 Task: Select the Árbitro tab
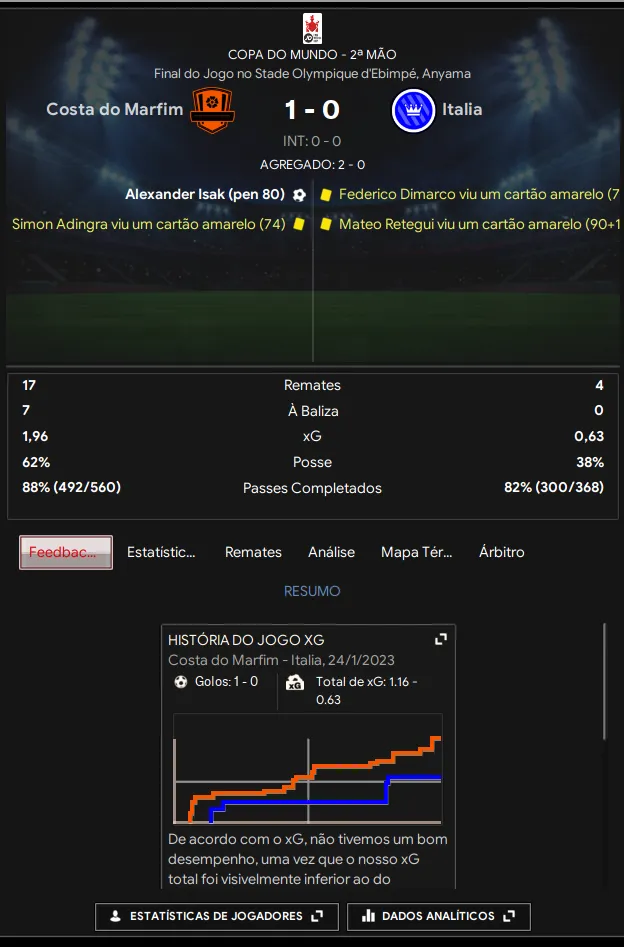[x=501, y=552]
